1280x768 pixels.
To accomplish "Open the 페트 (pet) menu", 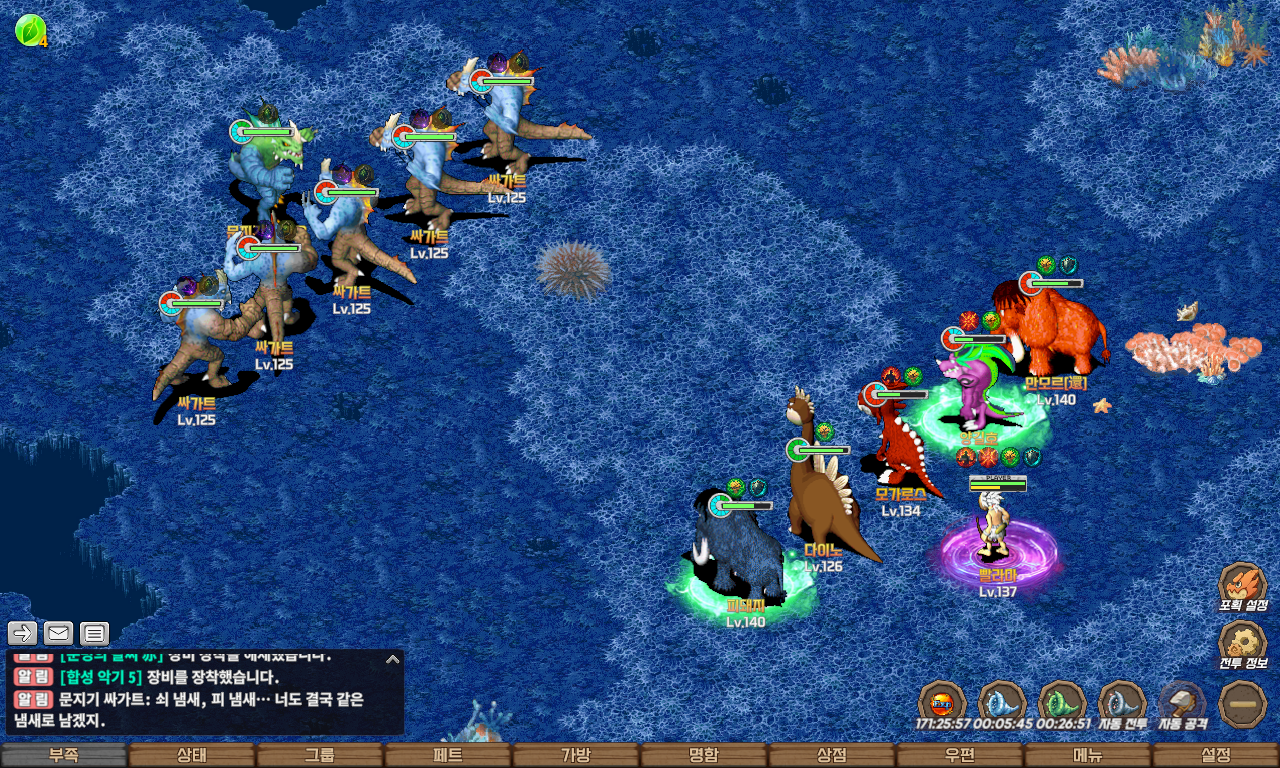I will pos(448,756).
